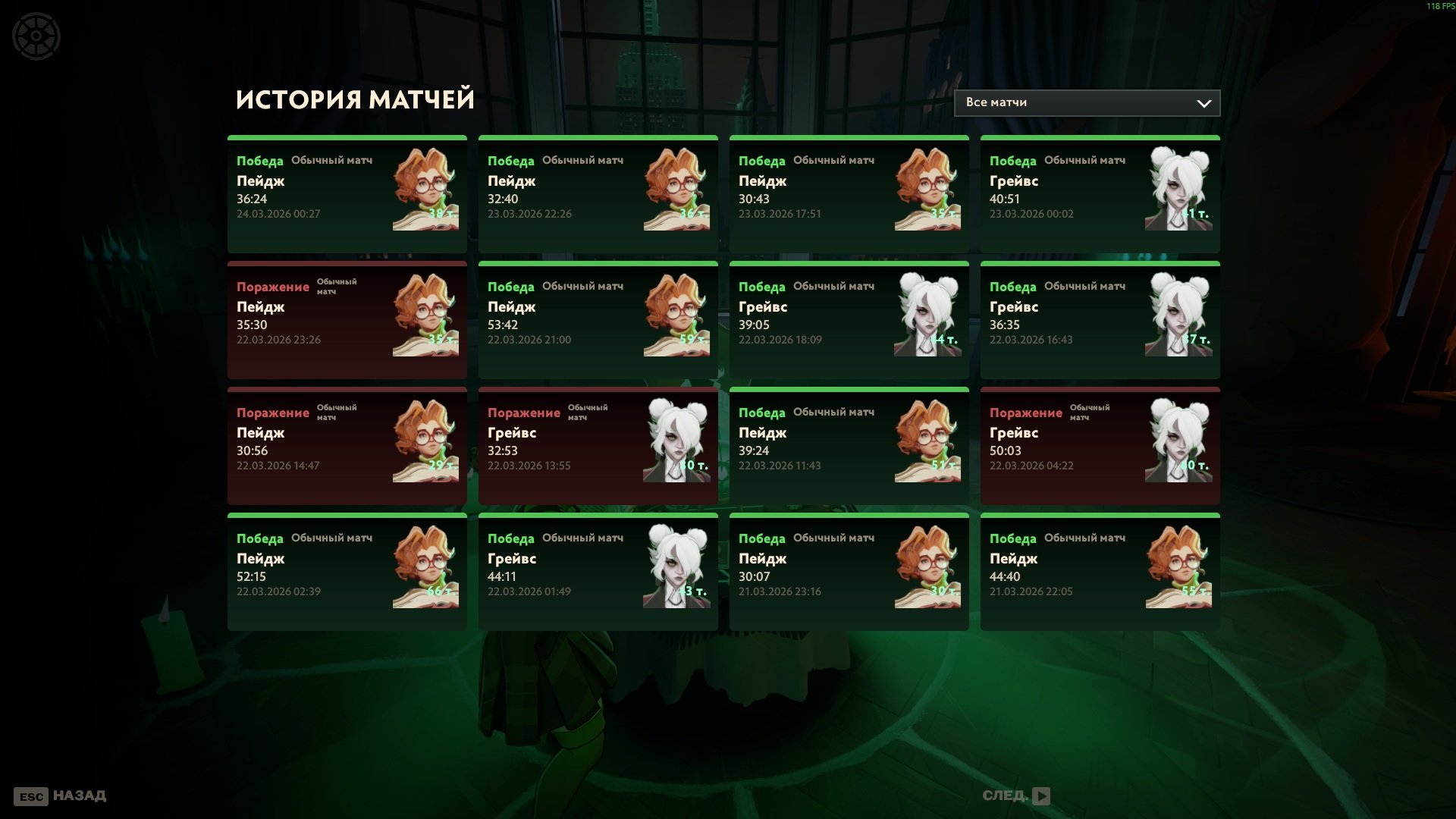Select the Пейдж match from 23.03.2026 22:26

coord(598,194)
